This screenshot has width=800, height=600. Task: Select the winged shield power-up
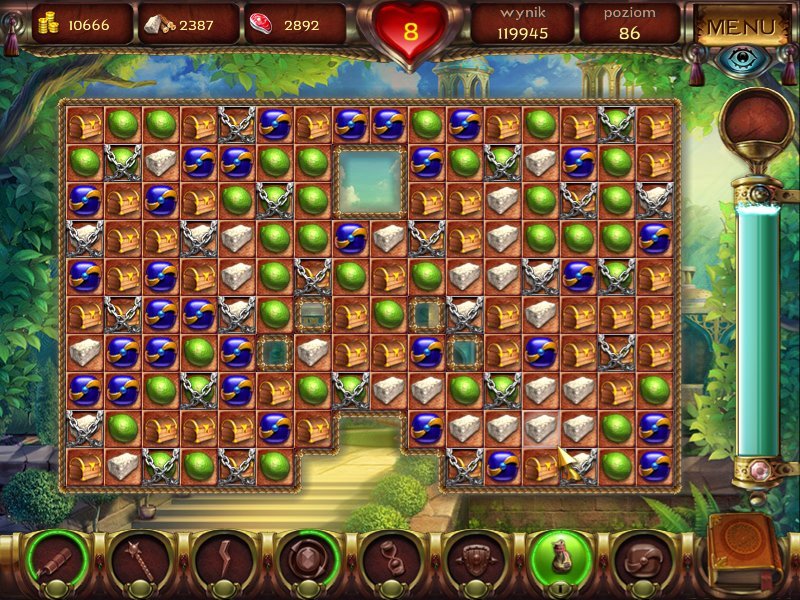tap(474, 557)
